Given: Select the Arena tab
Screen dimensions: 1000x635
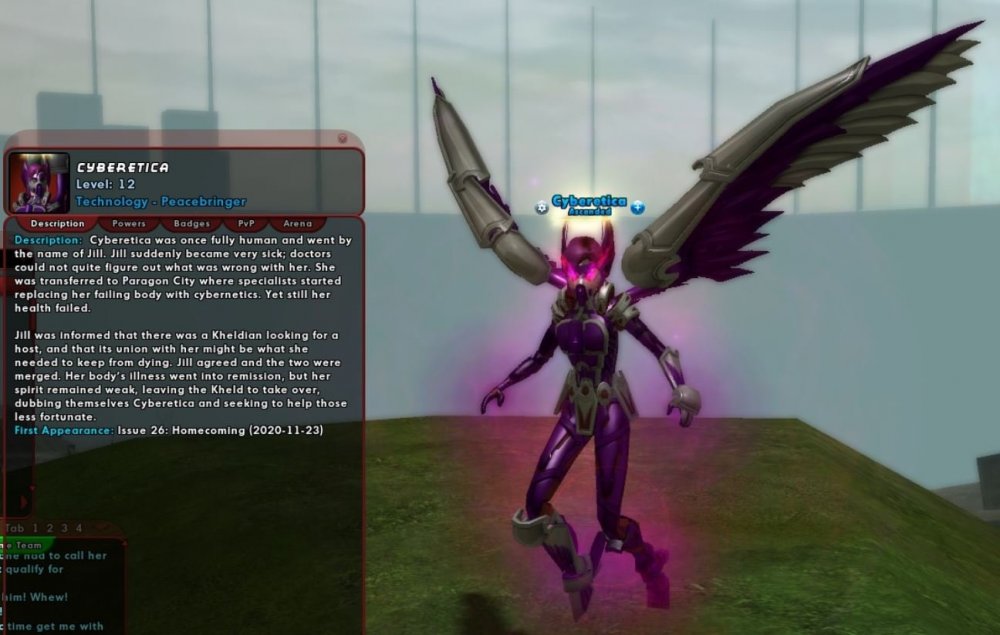Looking at the screenshot, I should tap(298, 224).
